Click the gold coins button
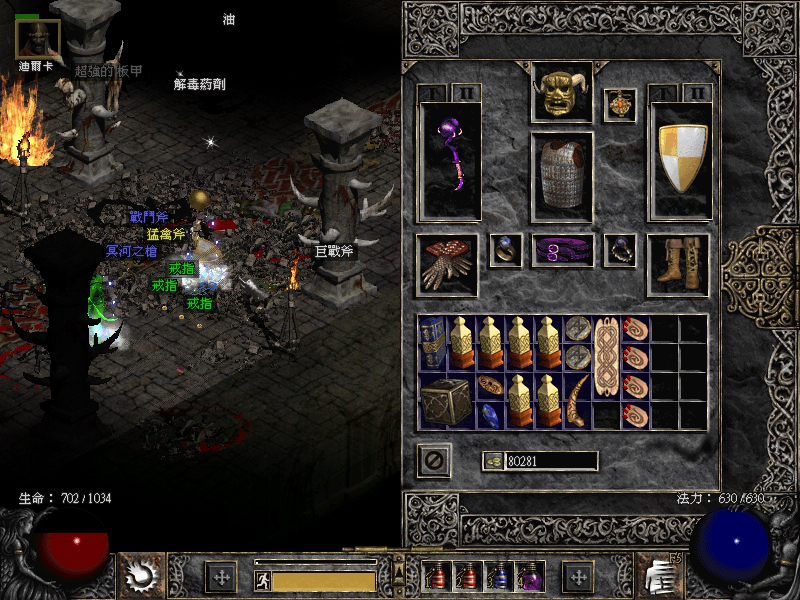The height and width of the screenshot is (600, 800). [x=492, y=461]
